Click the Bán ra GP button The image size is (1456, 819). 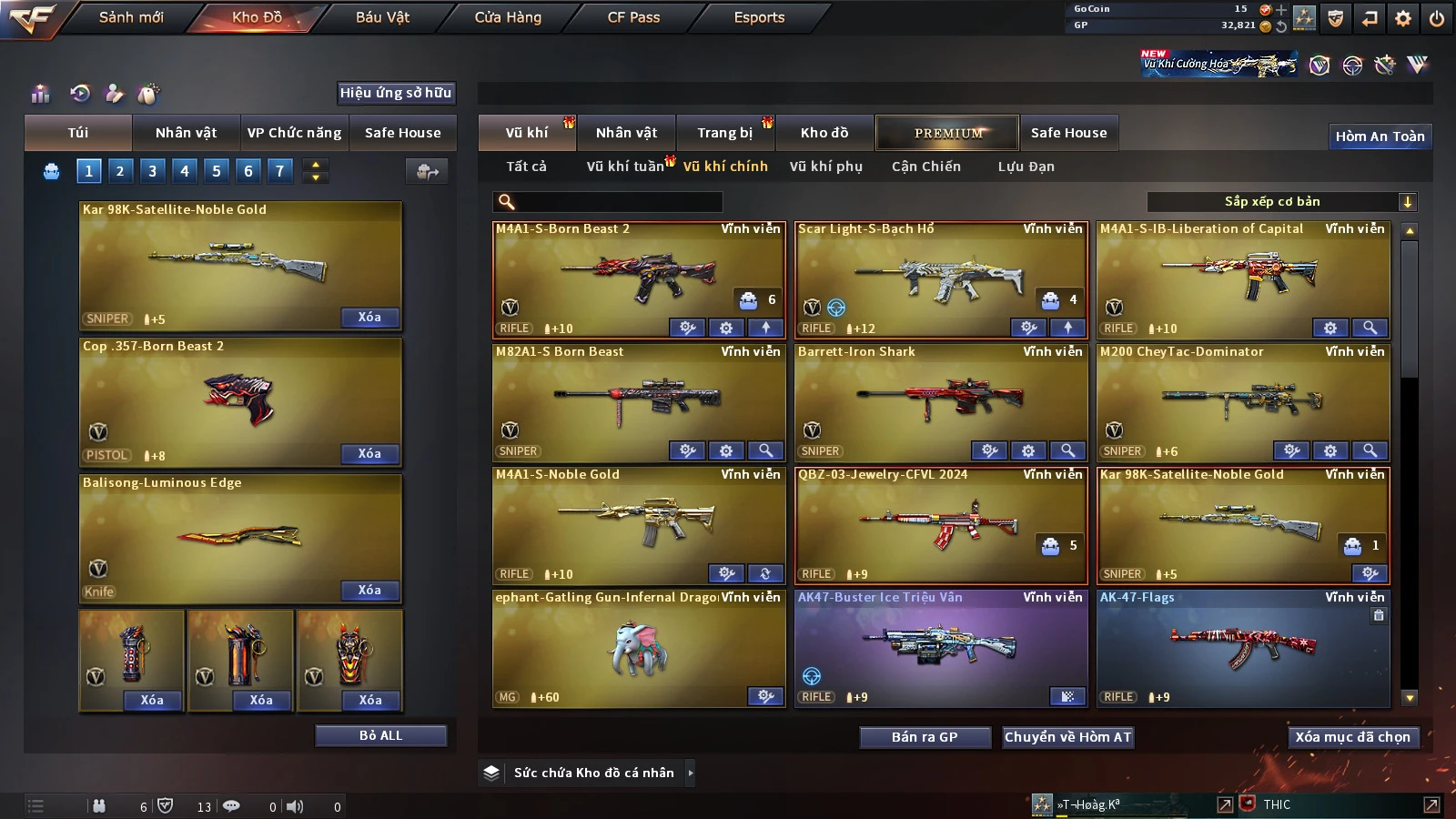click(925, 737)
